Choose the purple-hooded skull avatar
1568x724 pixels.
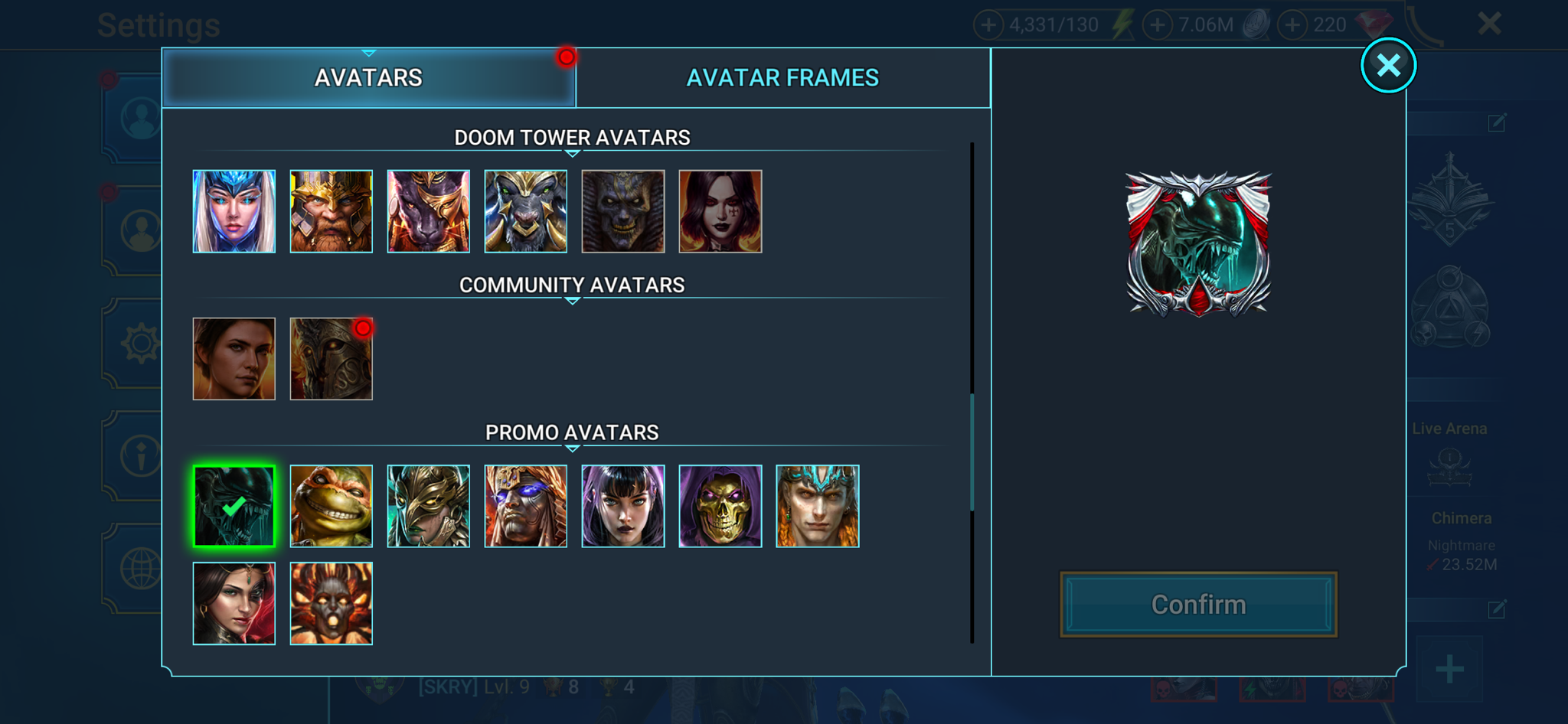pos(720,506)
